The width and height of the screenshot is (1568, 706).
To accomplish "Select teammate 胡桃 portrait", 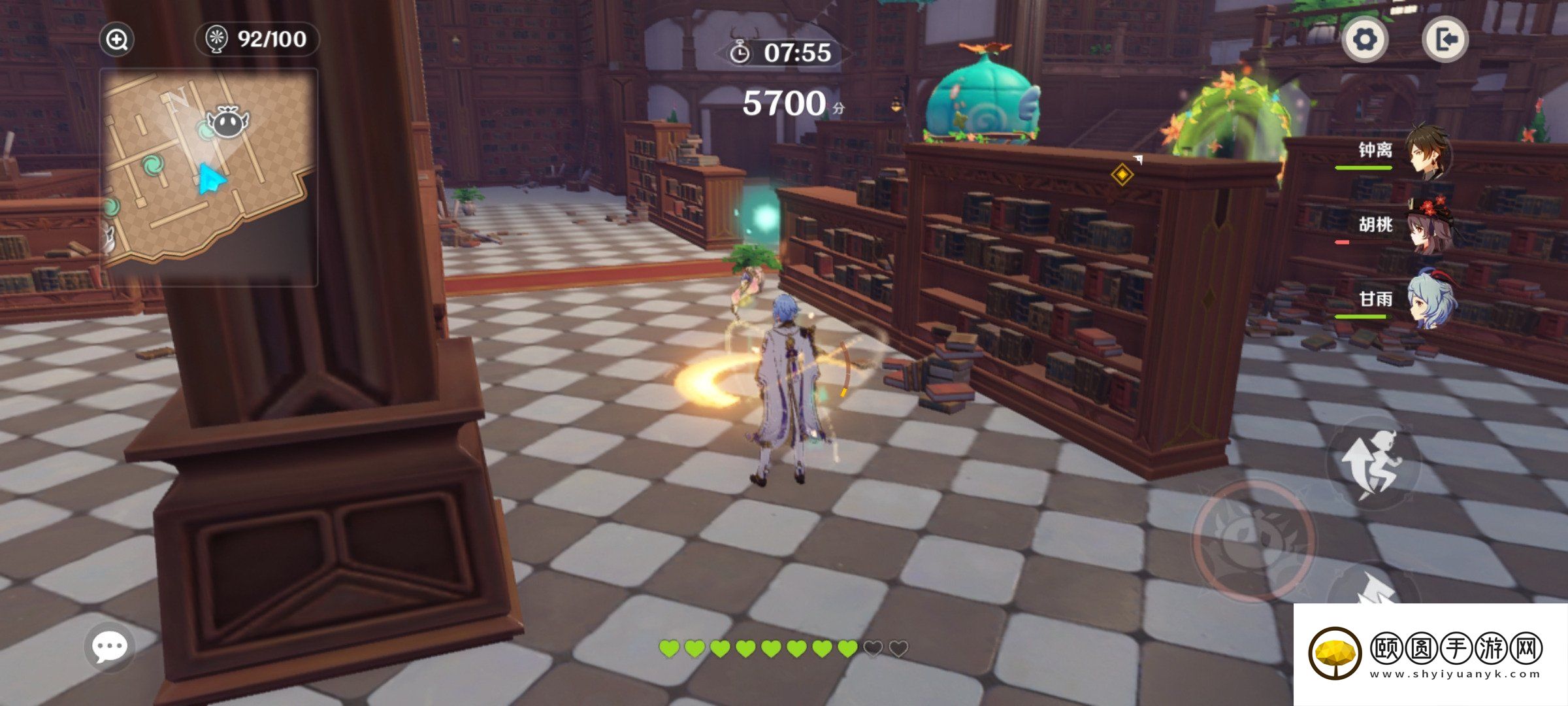I will 1429,227.
